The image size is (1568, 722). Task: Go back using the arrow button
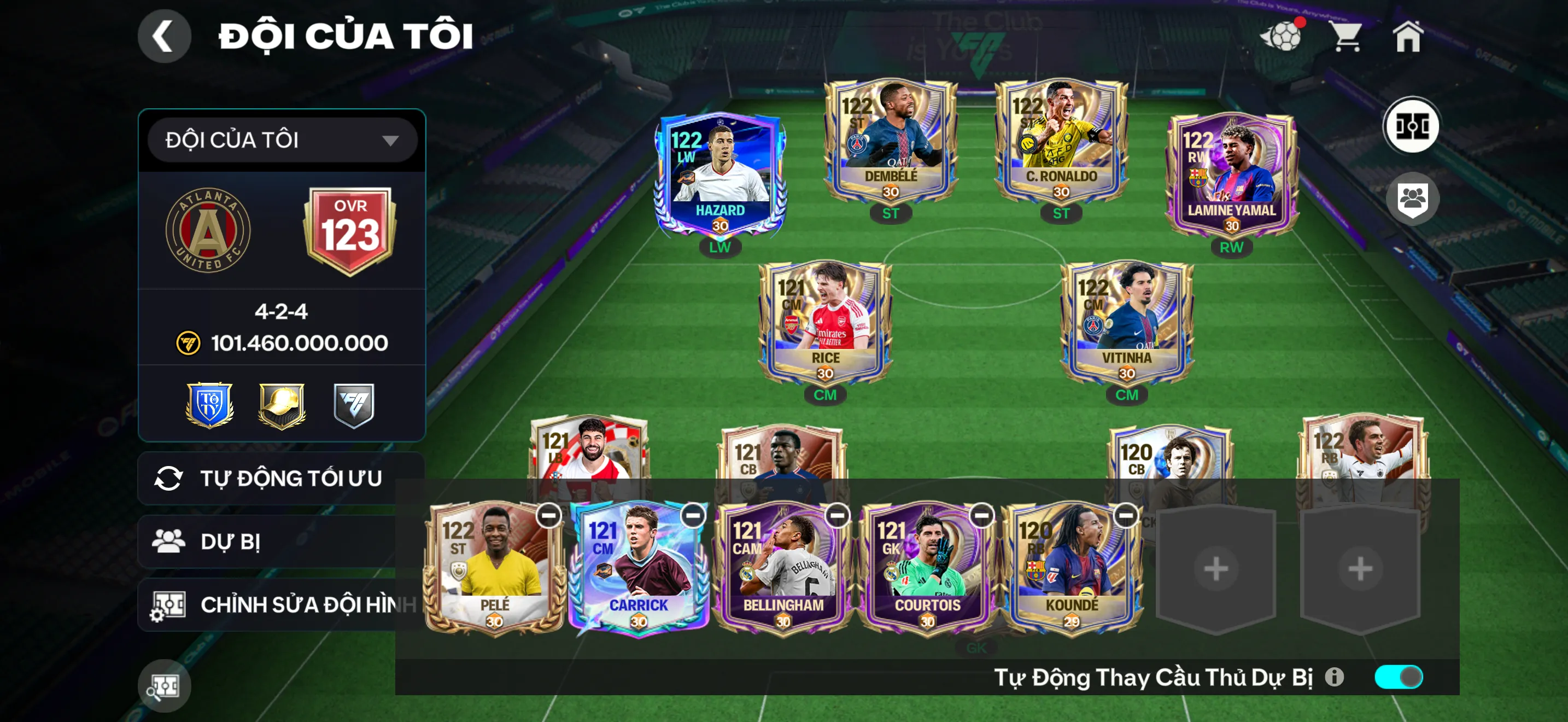pos(165,36)
